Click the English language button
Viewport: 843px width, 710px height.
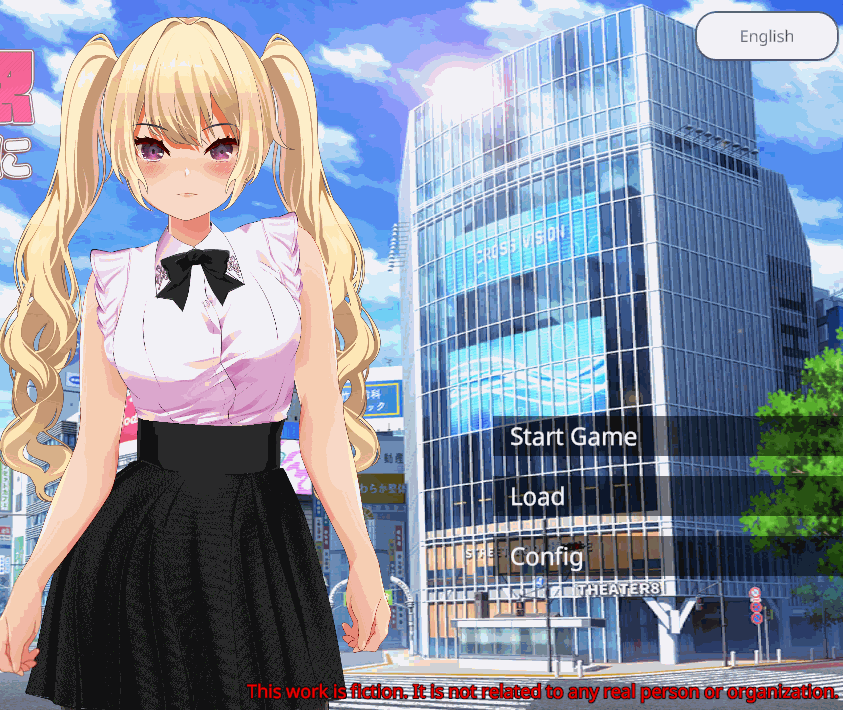766,37
